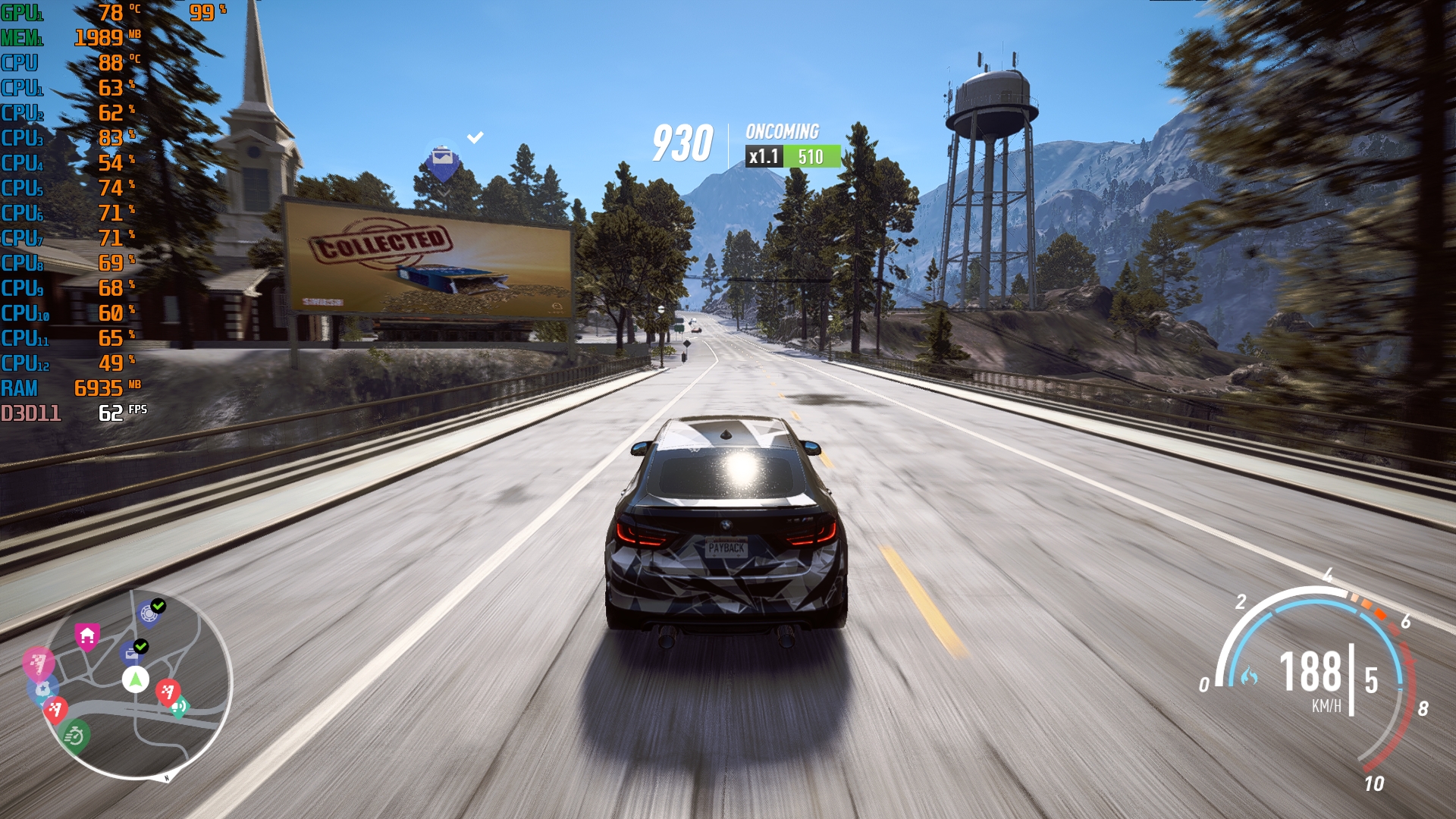Click the green player arrow on minimap
The image size is (1456, 819).
(136, 679)
